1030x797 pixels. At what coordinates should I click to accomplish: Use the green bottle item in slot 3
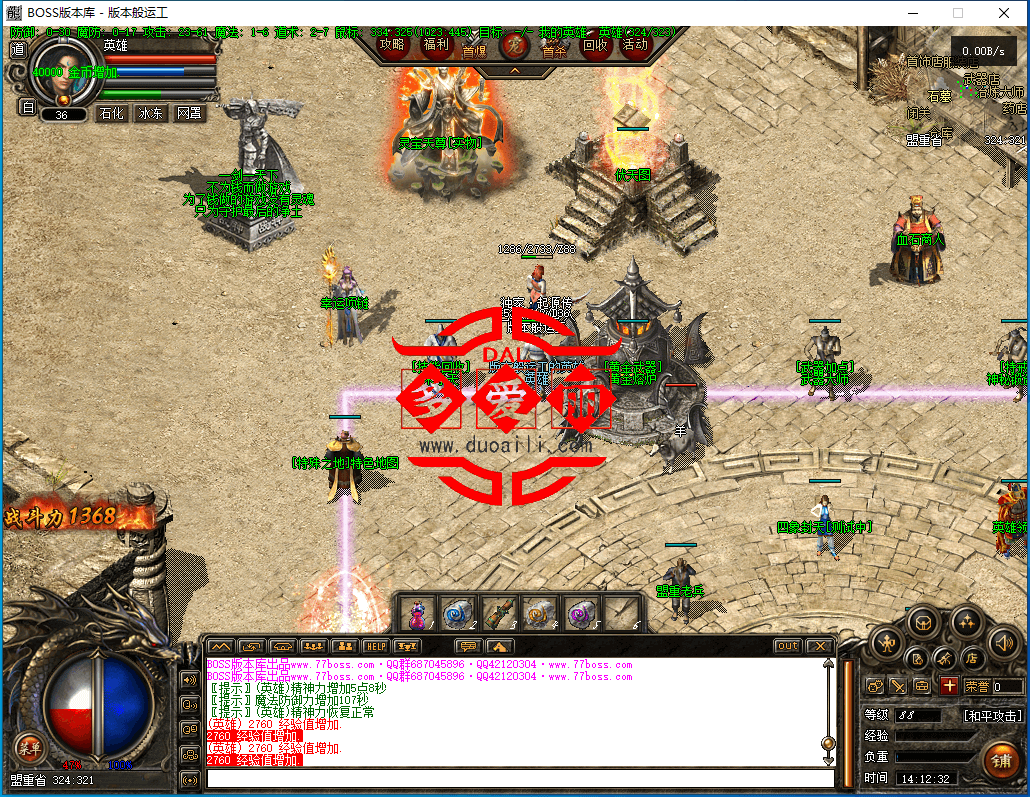(x=498, y=612)
